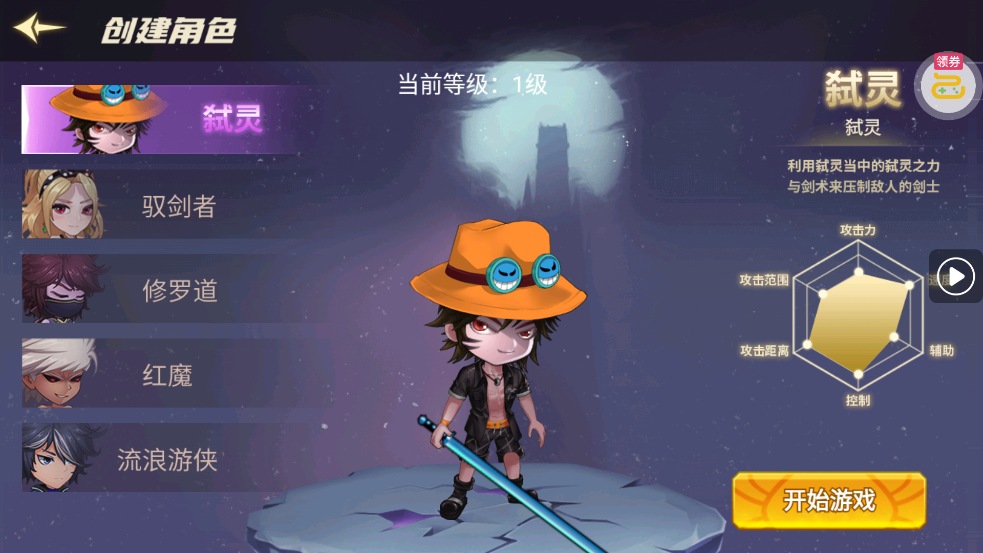
Task: Choose the 驭剑者 character class
Action: coord(160,206)
